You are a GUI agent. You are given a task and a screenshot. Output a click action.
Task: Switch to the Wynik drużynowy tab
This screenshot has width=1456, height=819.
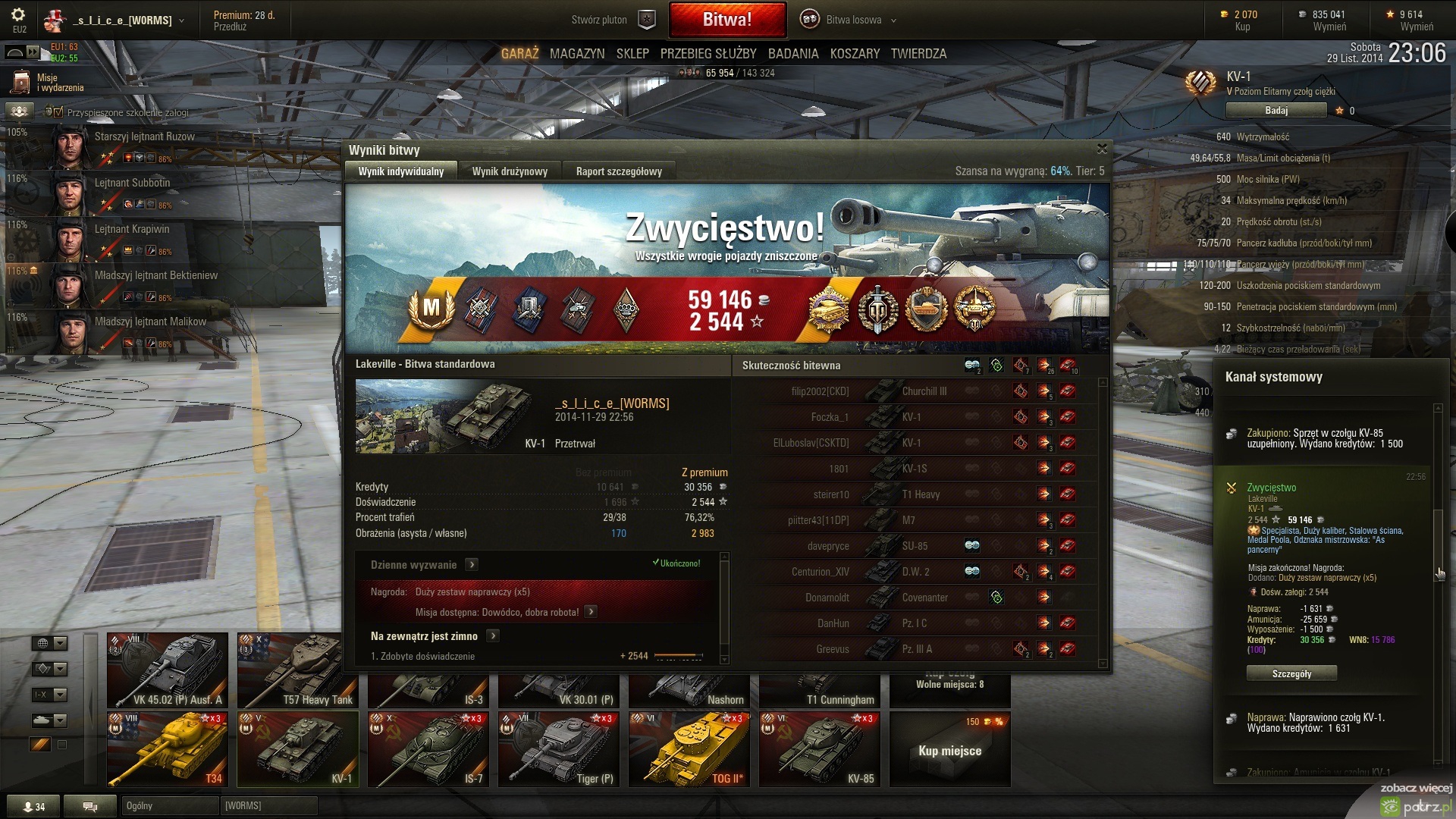pos(510,171)
